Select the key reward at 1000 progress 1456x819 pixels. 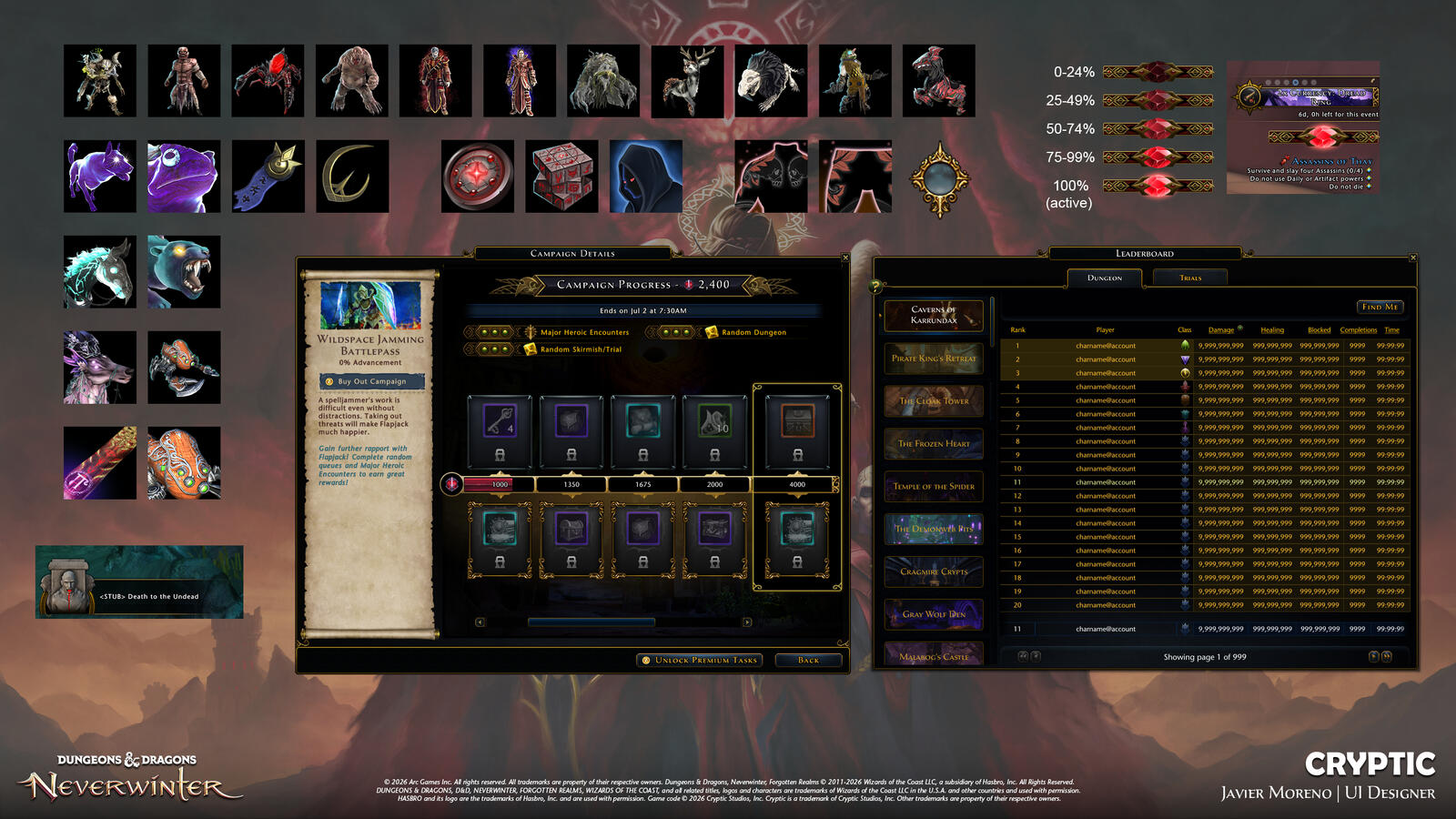pos(500,423)
